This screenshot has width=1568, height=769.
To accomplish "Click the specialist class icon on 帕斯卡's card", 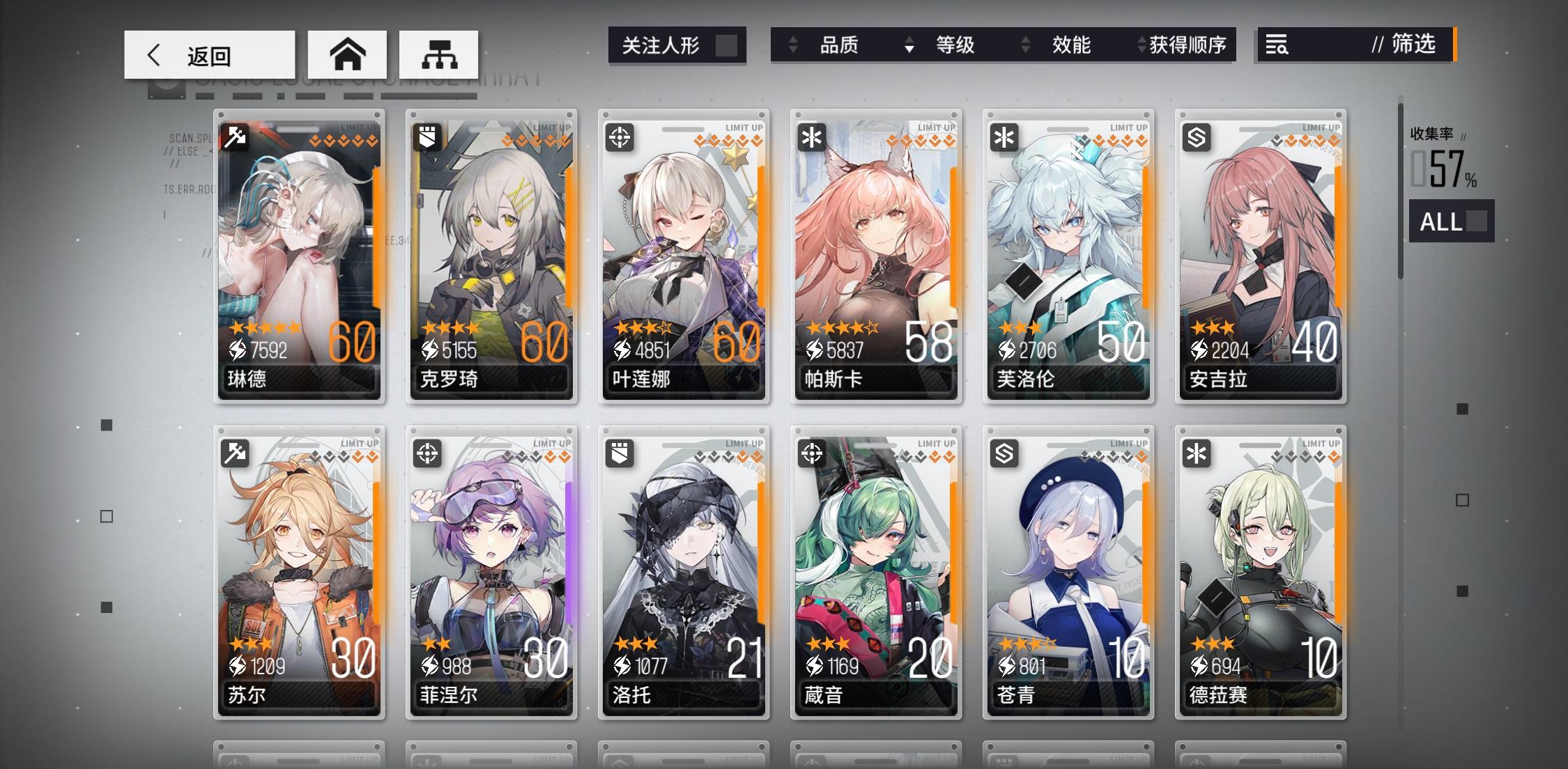I will tap(811, 137).
